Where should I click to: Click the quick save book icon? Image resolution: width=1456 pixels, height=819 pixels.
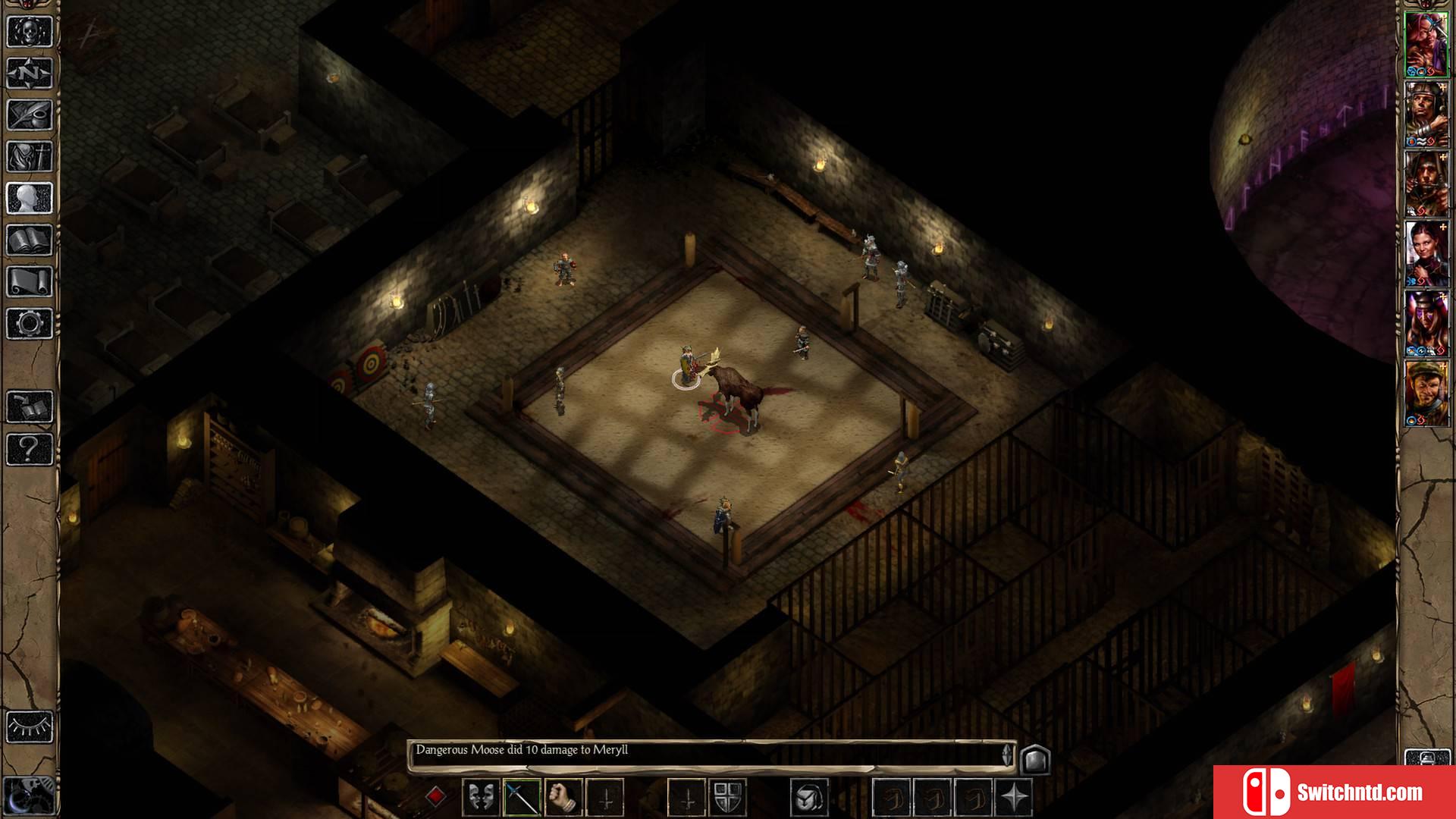pos(30,407)
